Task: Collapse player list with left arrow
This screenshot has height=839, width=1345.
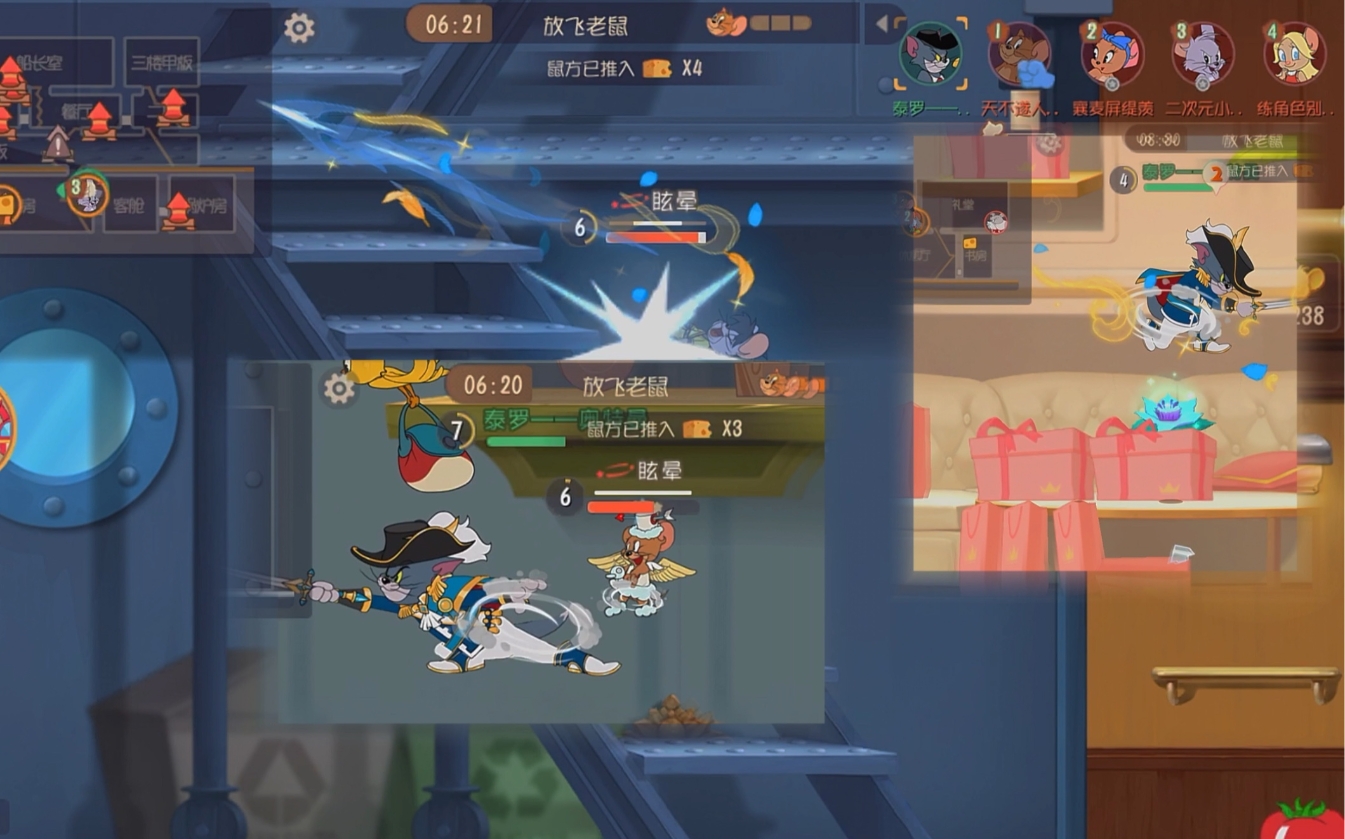Action: click(882, 24)
